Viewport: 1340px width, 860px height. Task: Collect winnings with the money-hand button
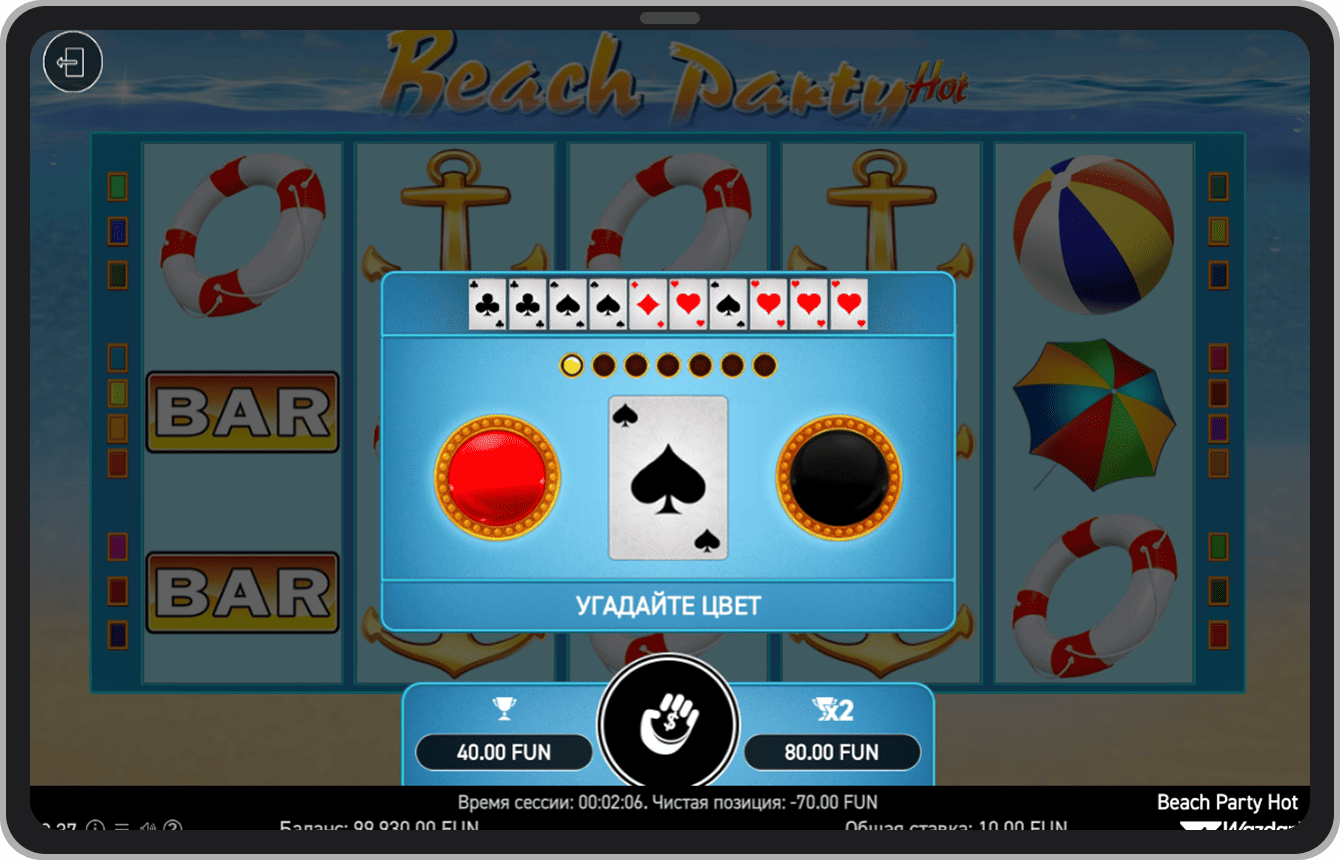pos(668,723)
